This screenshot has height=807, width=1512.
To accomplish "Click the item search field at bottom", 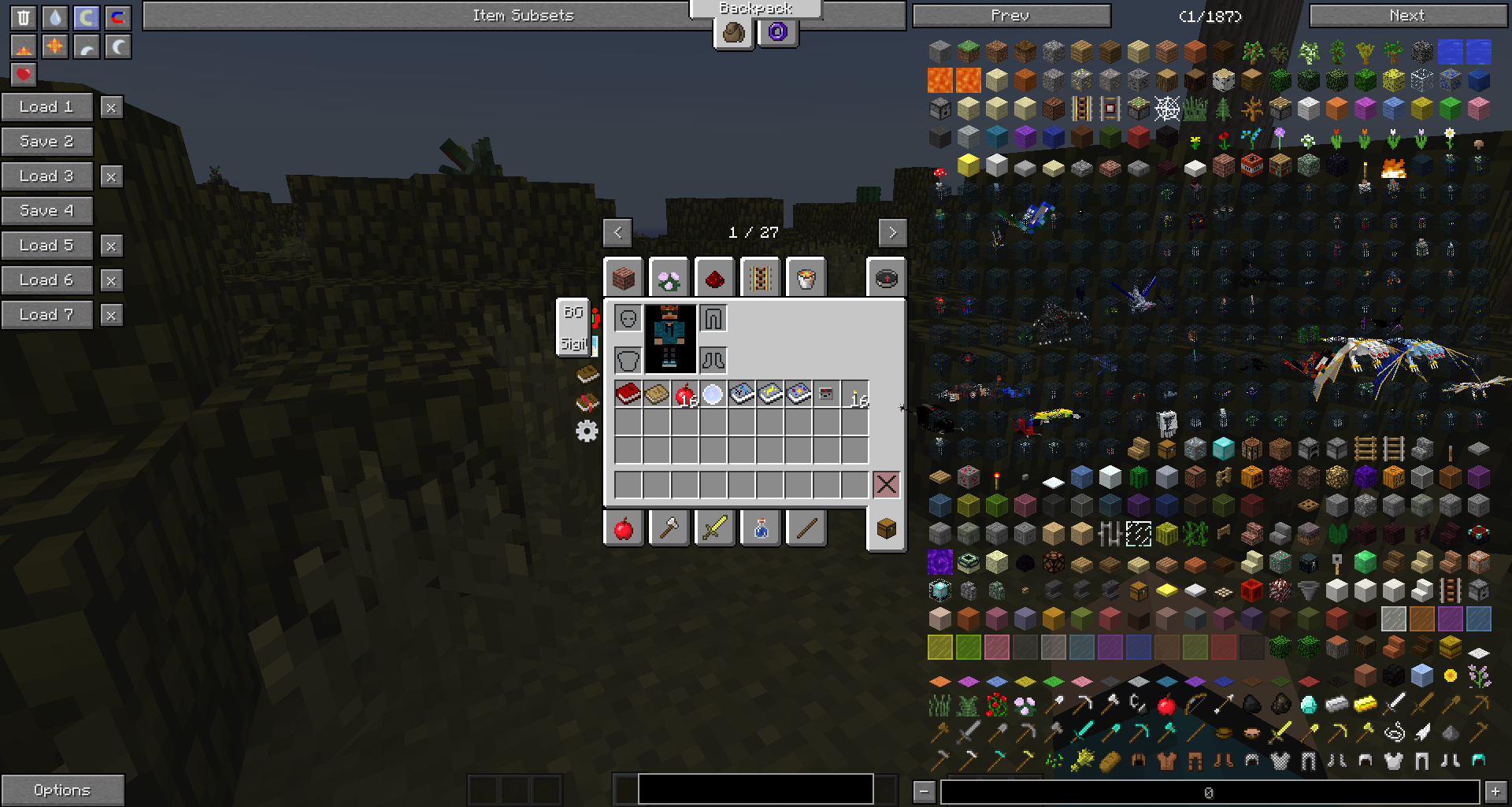I will point(754,788).
